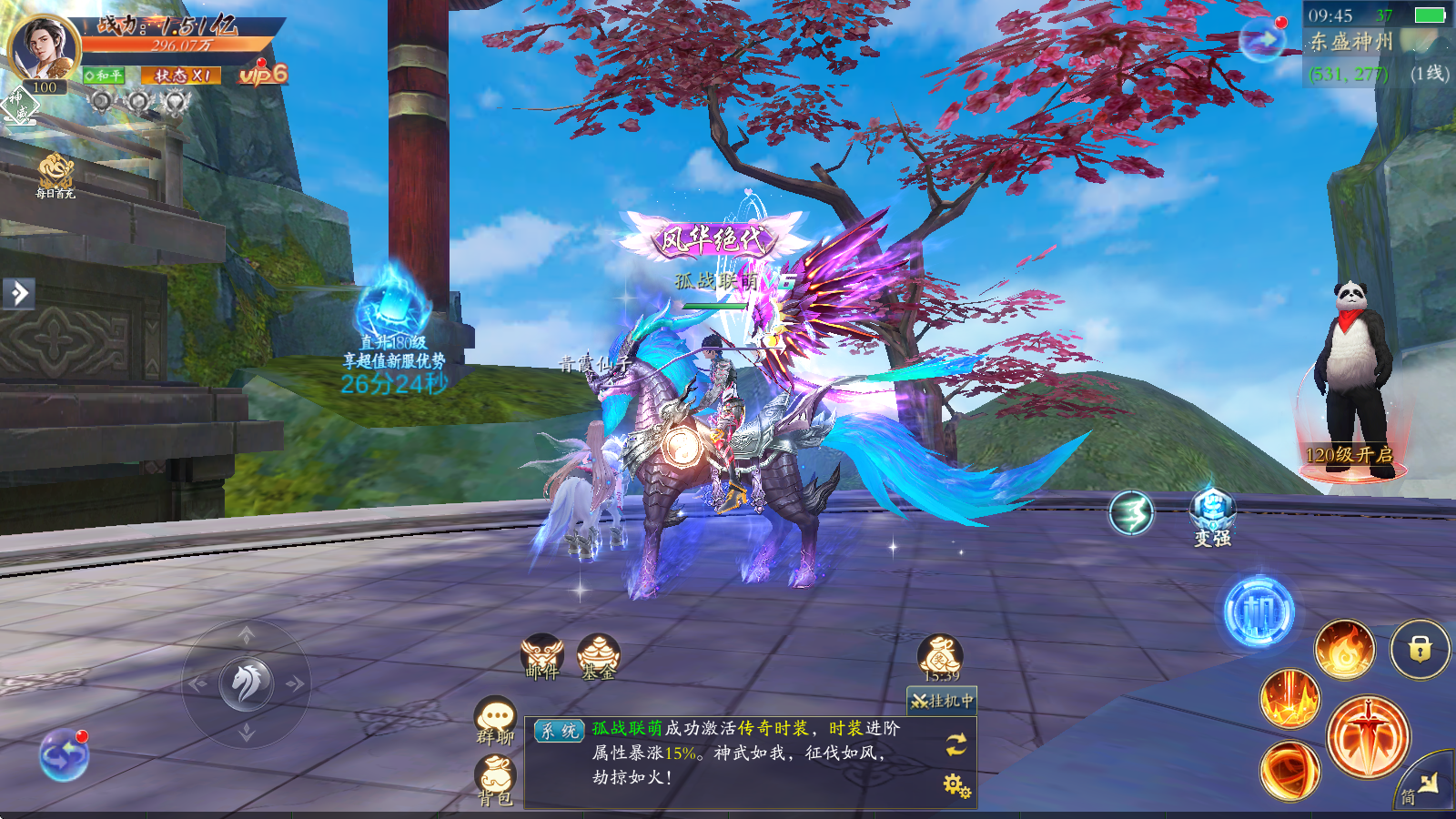Toggle the 挂机中 auto-battle button

coord(942,701)
